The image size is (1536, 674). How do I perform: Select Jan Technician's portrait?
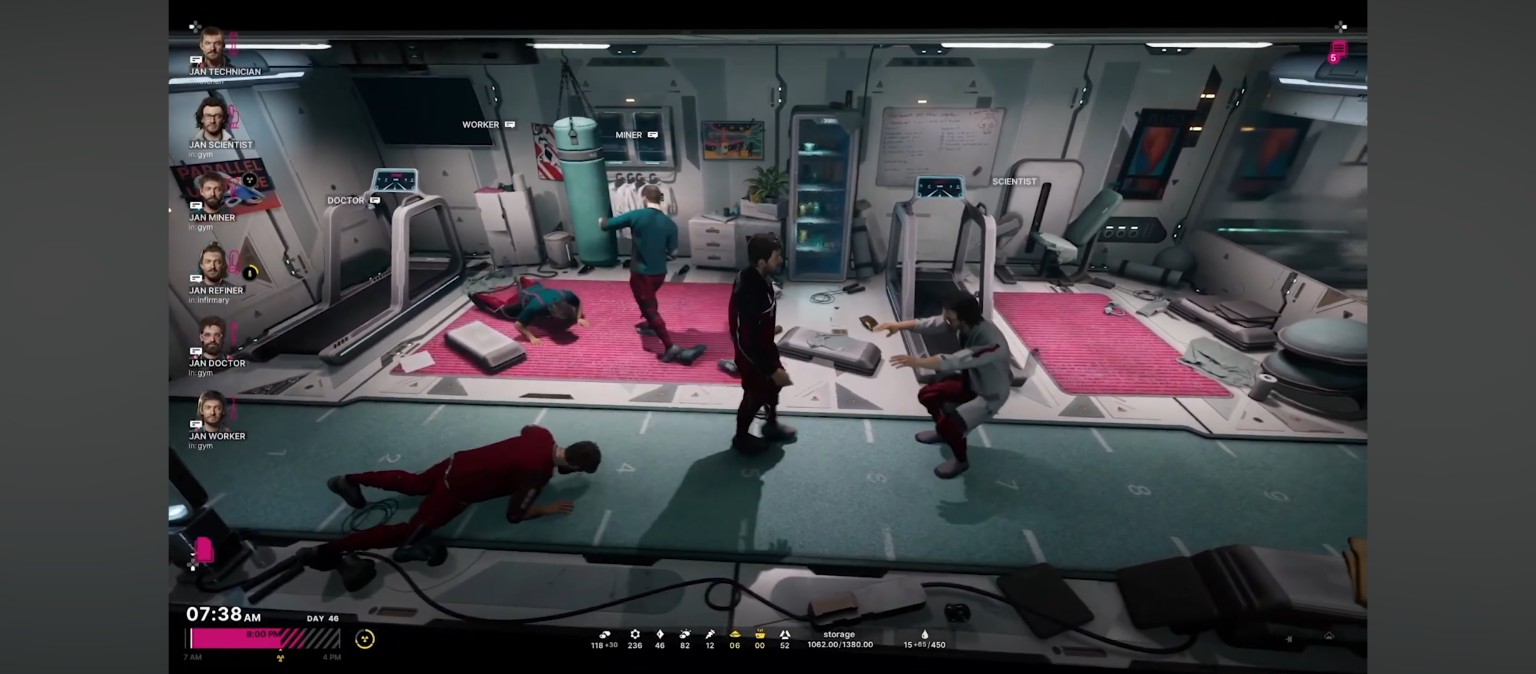pos(212,47)
